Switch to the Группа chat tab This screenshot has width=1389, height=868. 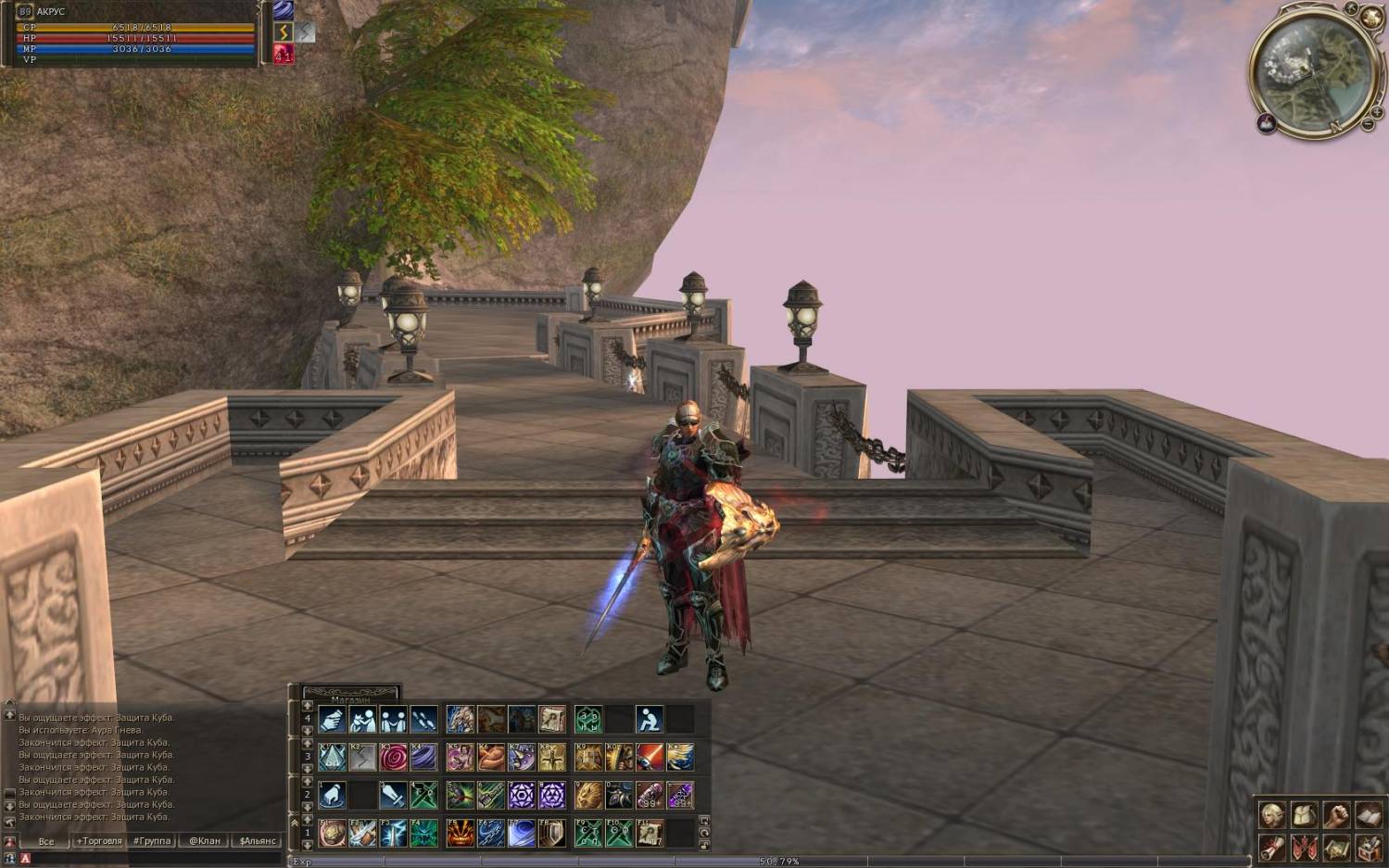152,841
